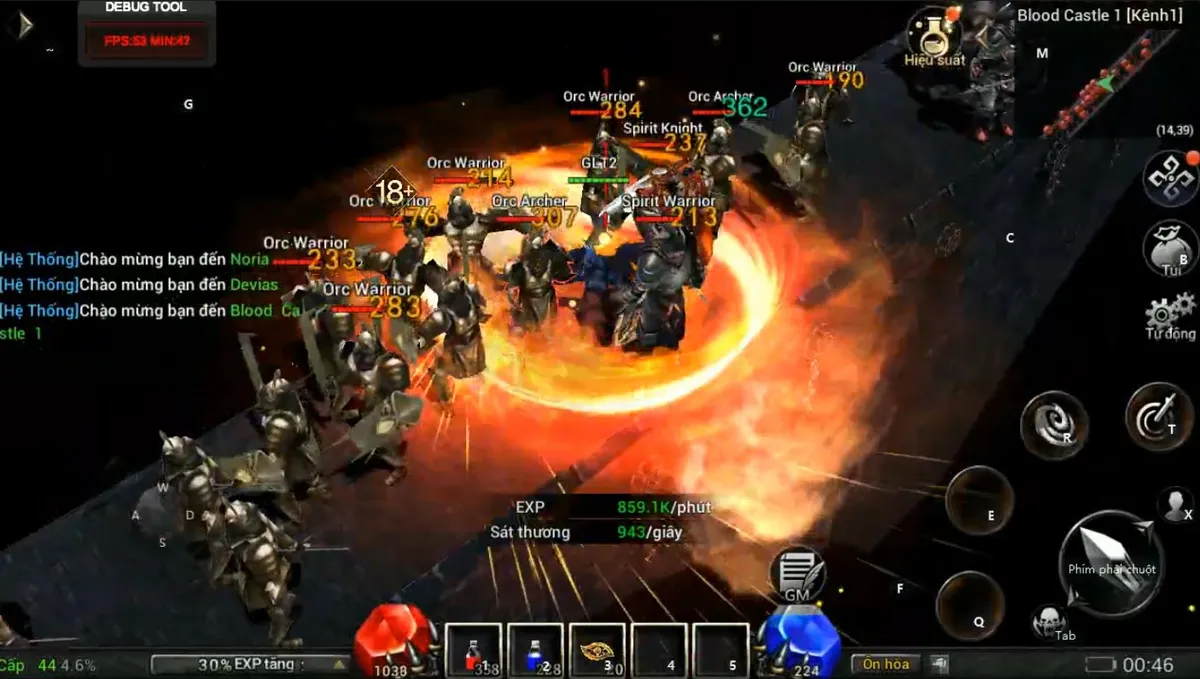Use the blue mana potion slot
Image resolution: width=1200 pixels, height=679 pixels.
click(x=536, y=650)
